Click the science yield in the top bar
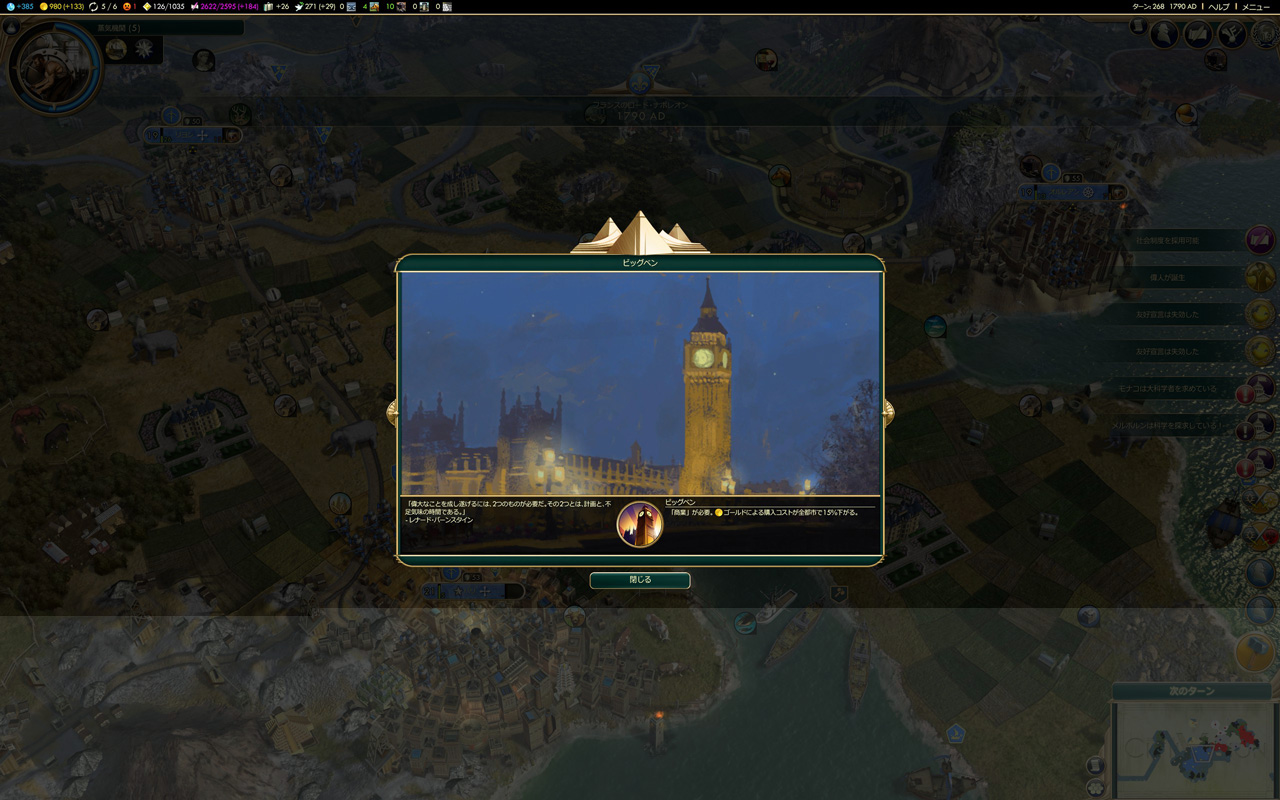 click(x=18, y=7)
